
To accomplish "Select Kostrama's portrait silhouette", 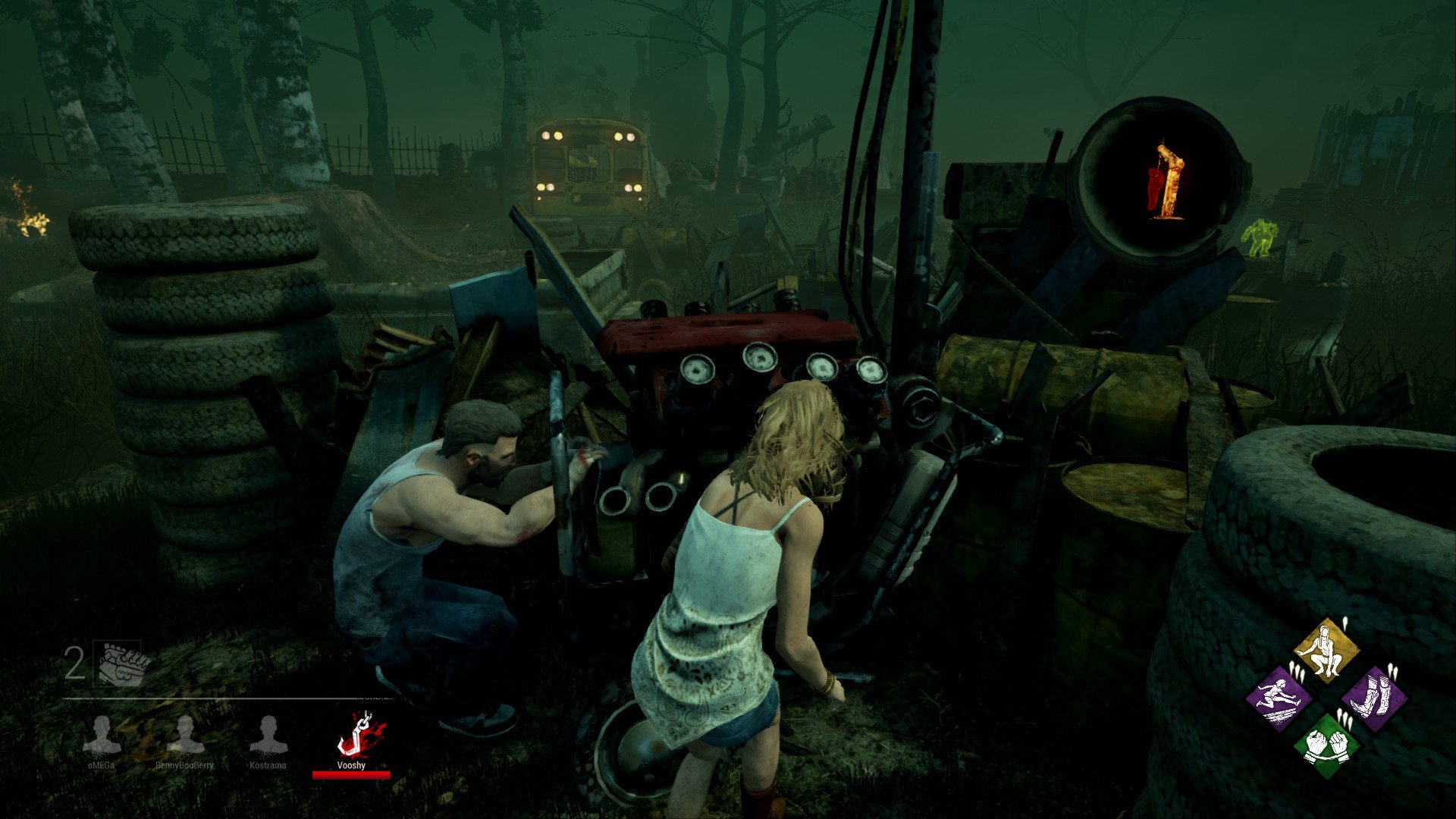I will (269, 730).
